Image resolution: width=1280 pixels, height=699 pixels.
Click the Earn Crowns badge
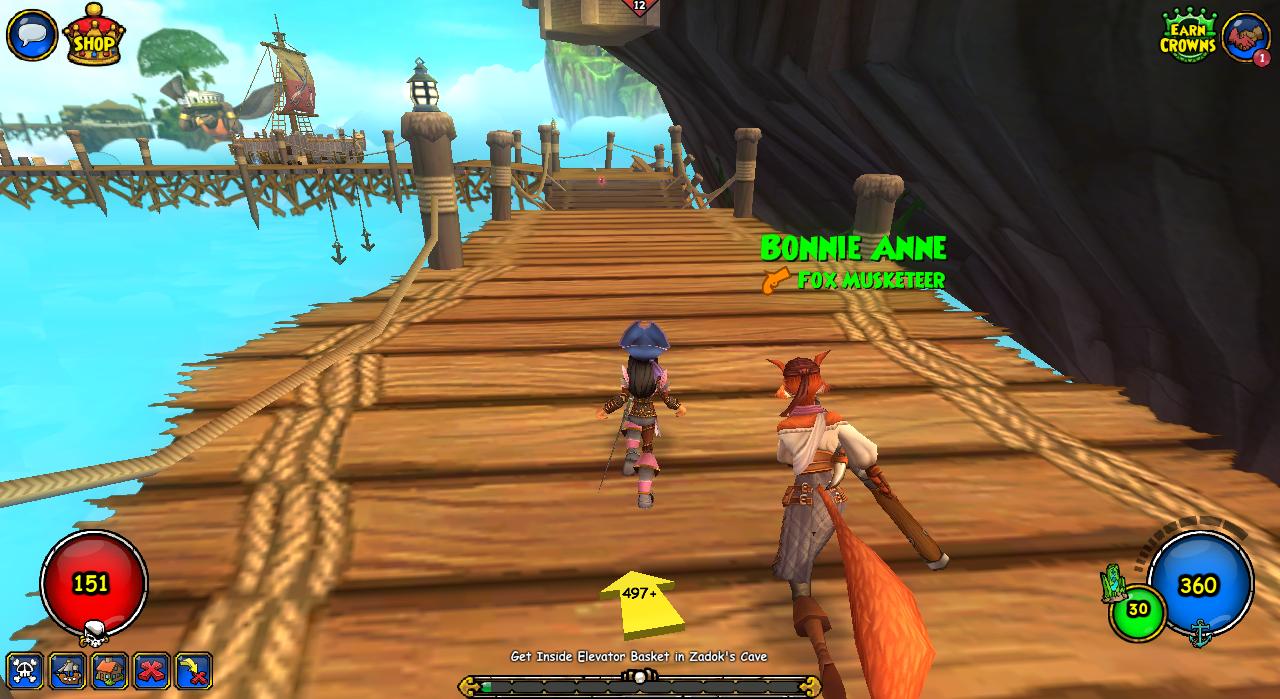click(x=1188, y=37)
